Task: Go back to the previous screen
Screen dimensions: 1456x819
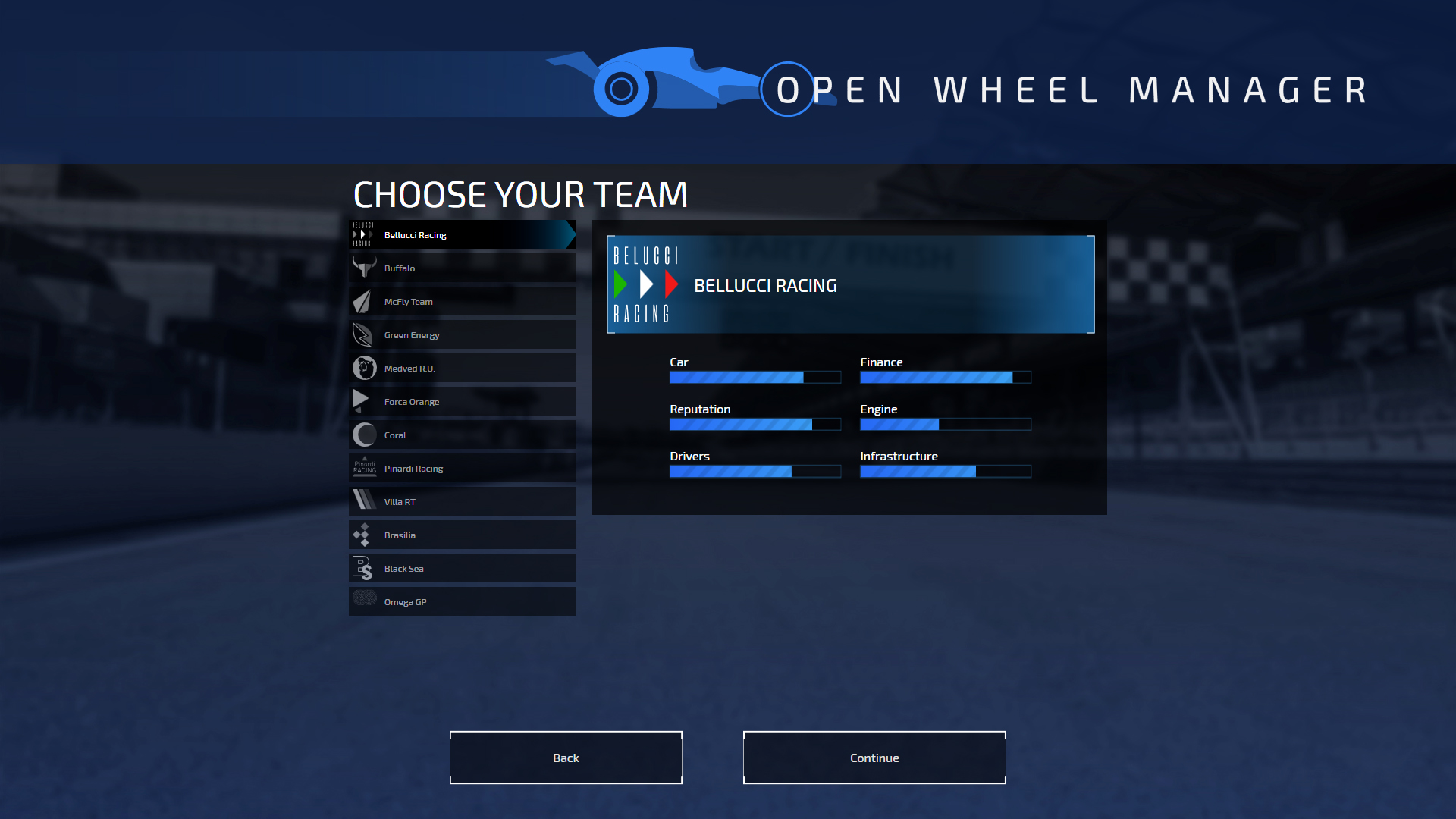Action: [566, 758]
